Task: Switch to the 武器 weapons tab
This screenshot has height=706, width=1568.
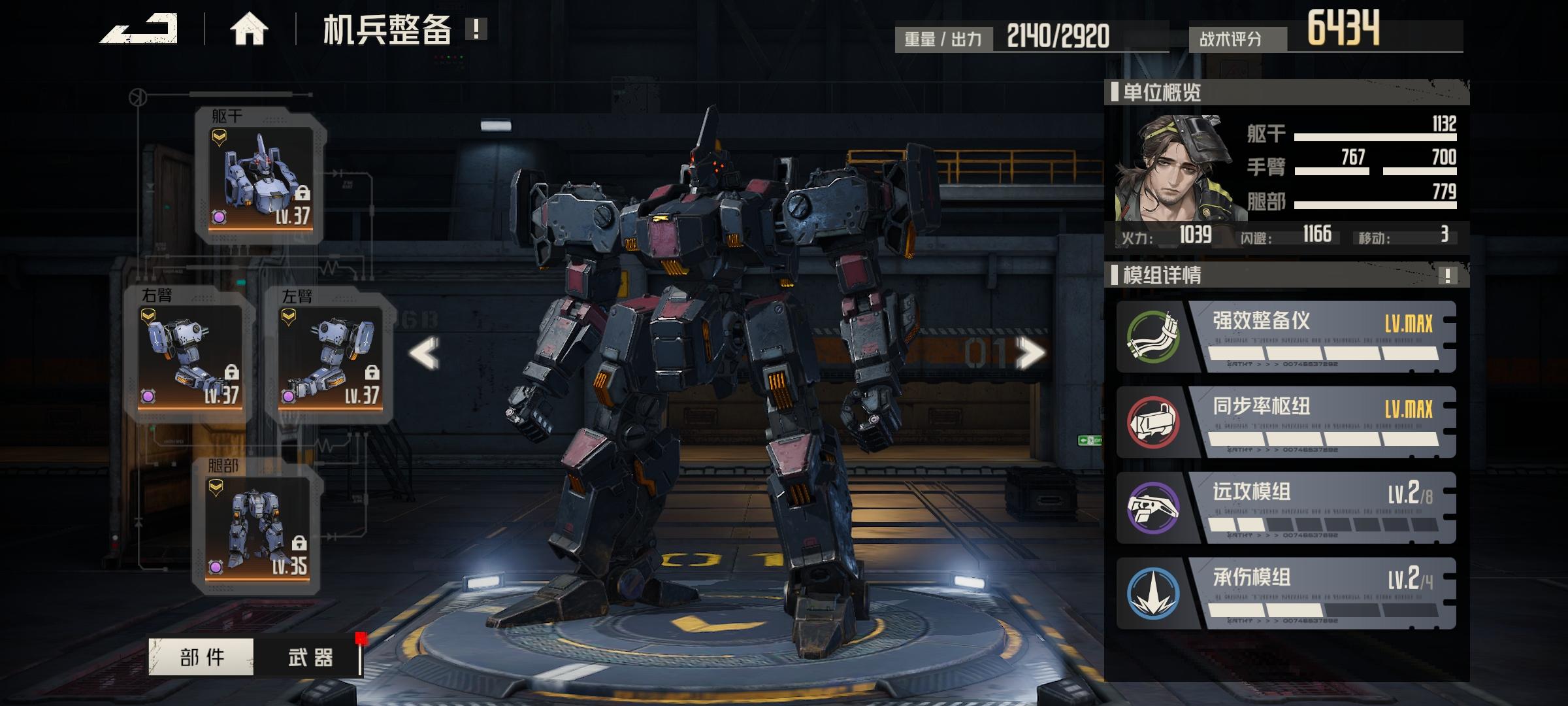Action: [310, 656]
